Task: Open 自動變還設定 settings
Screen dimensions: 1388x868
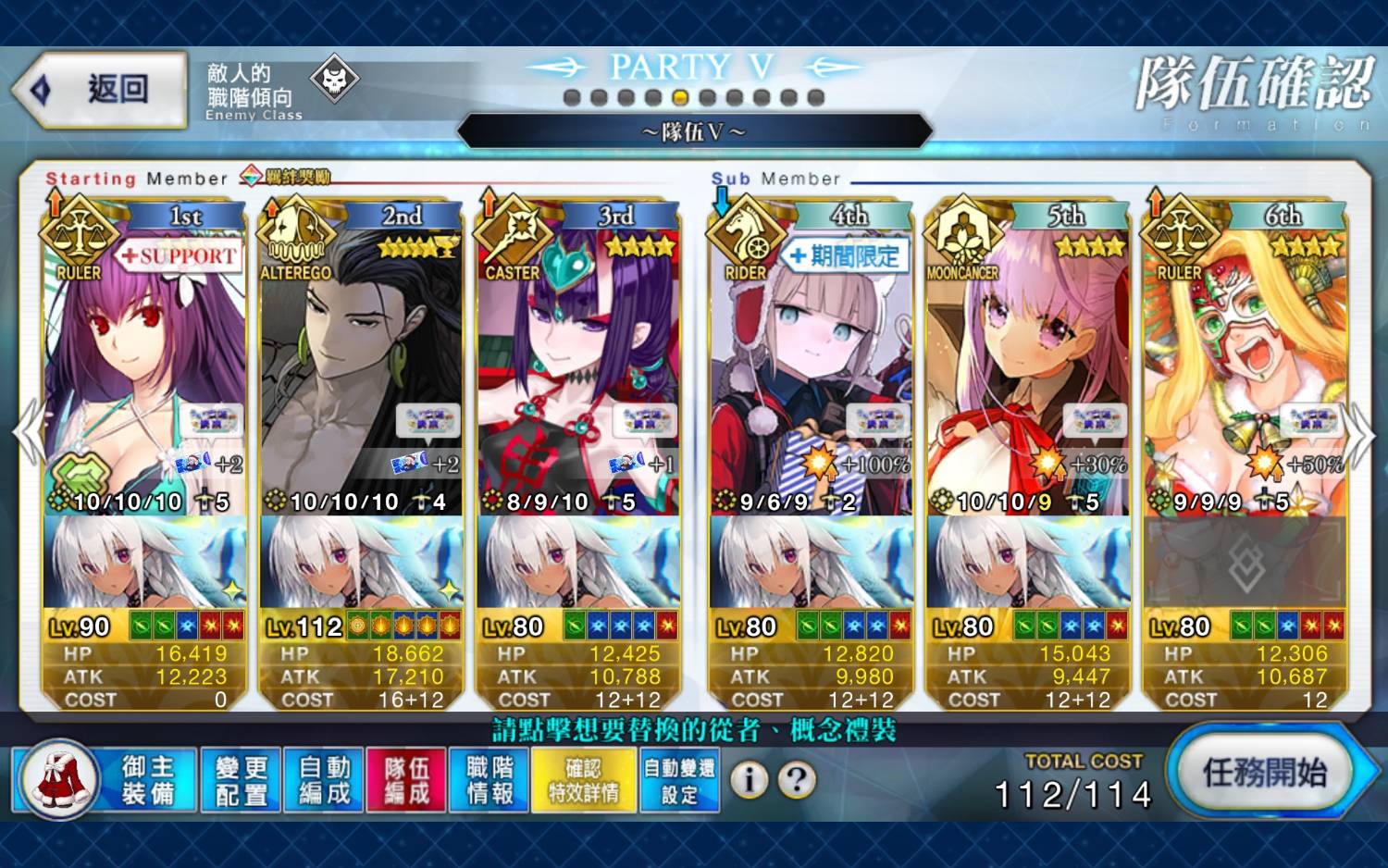Action: point(679,780)
